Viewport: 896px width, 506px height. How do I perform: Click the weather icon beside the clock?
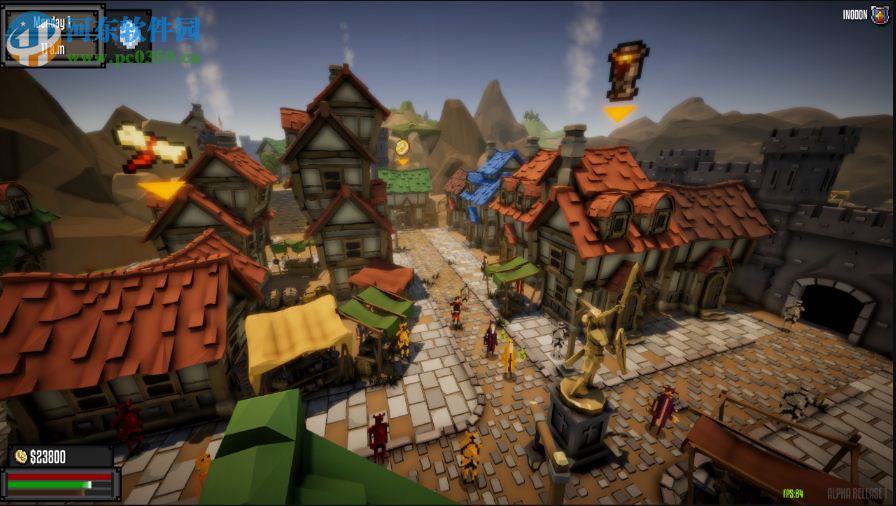129,34
